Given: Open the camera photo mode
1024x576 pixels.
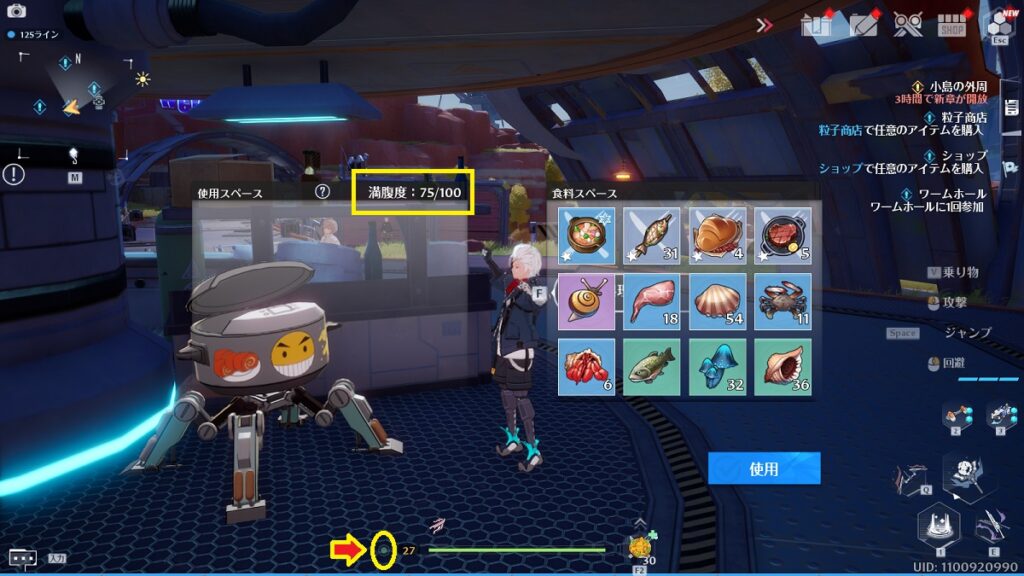Looking at the screenshot, I should [16, 10].
